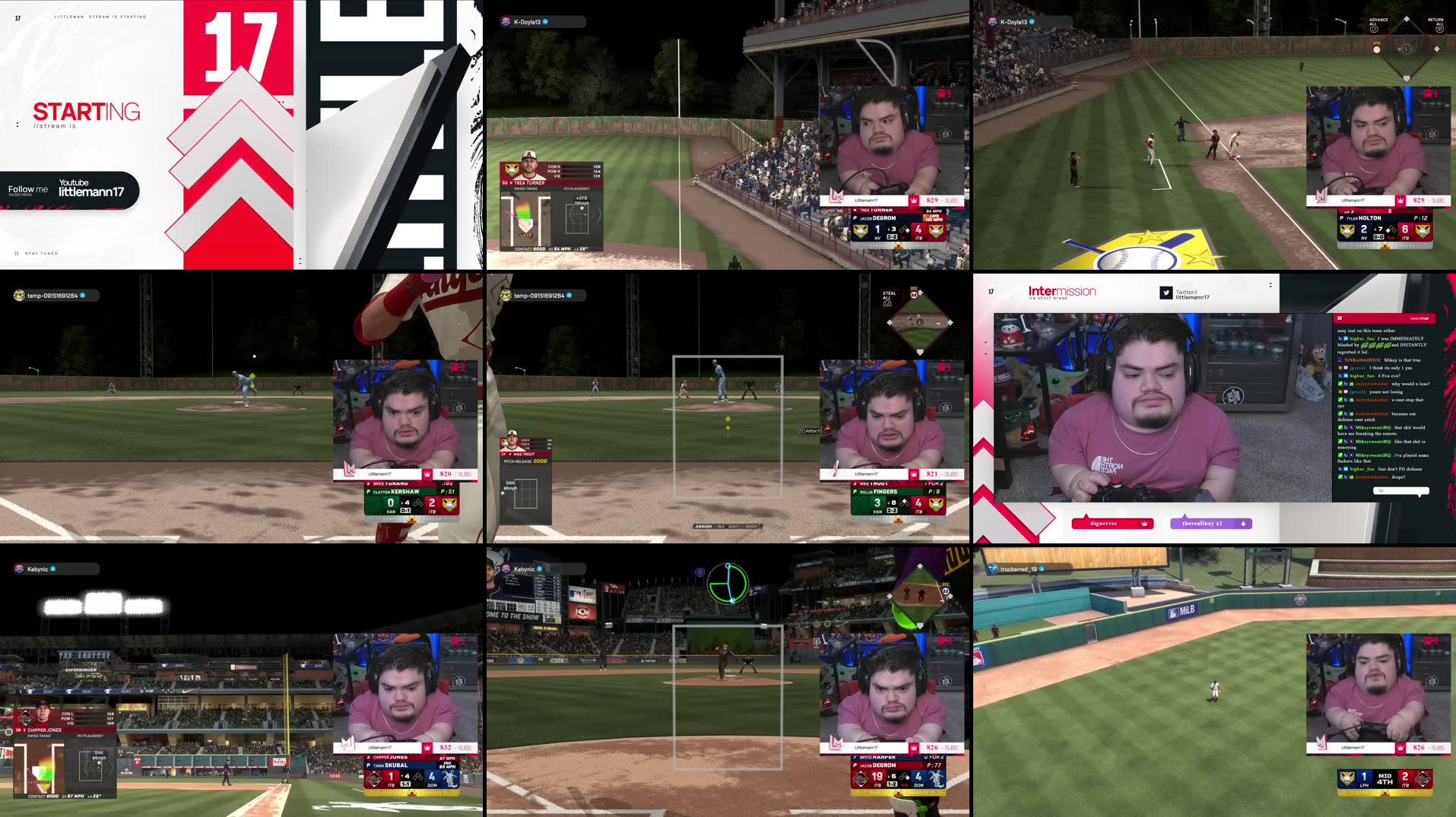The image size is (1456, 817).
Task: Click the Twitter bird icon on the intermission overlay
Action: tap(1166, 293)
